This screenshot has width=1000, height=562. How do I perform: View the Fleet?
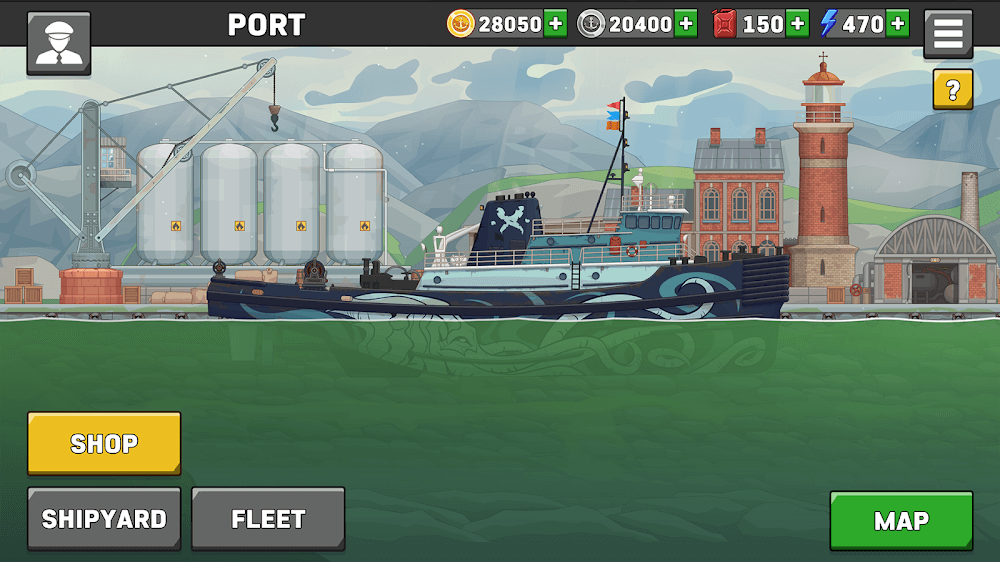pos(268,519)
